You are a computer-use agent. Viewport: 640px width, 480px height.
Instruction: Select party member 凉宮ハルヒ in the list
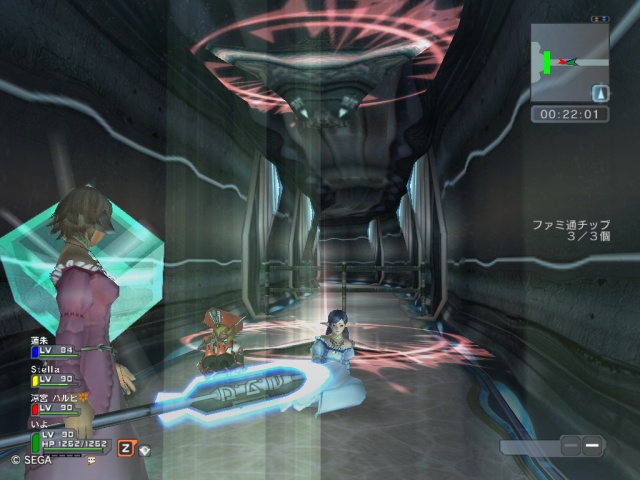(56, 402)
